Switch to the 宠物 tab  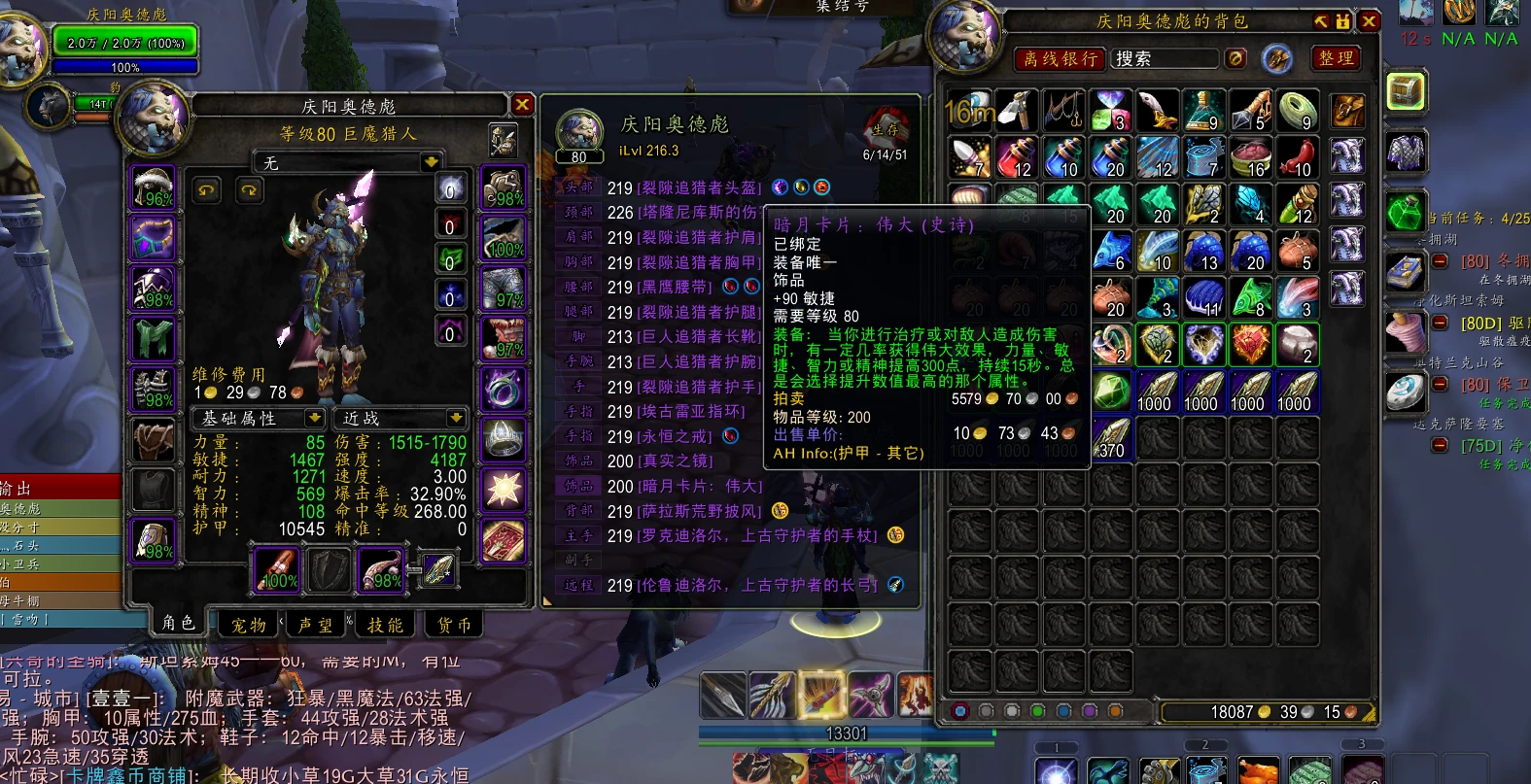click(x=249, y=625)
